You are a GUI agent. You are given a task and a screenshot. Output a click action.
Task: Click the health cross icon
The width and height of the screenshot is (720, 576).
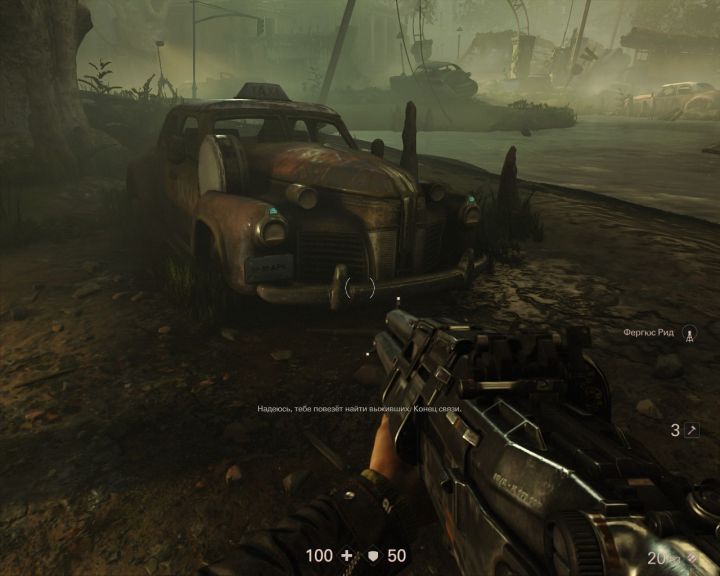pos(346,555)
